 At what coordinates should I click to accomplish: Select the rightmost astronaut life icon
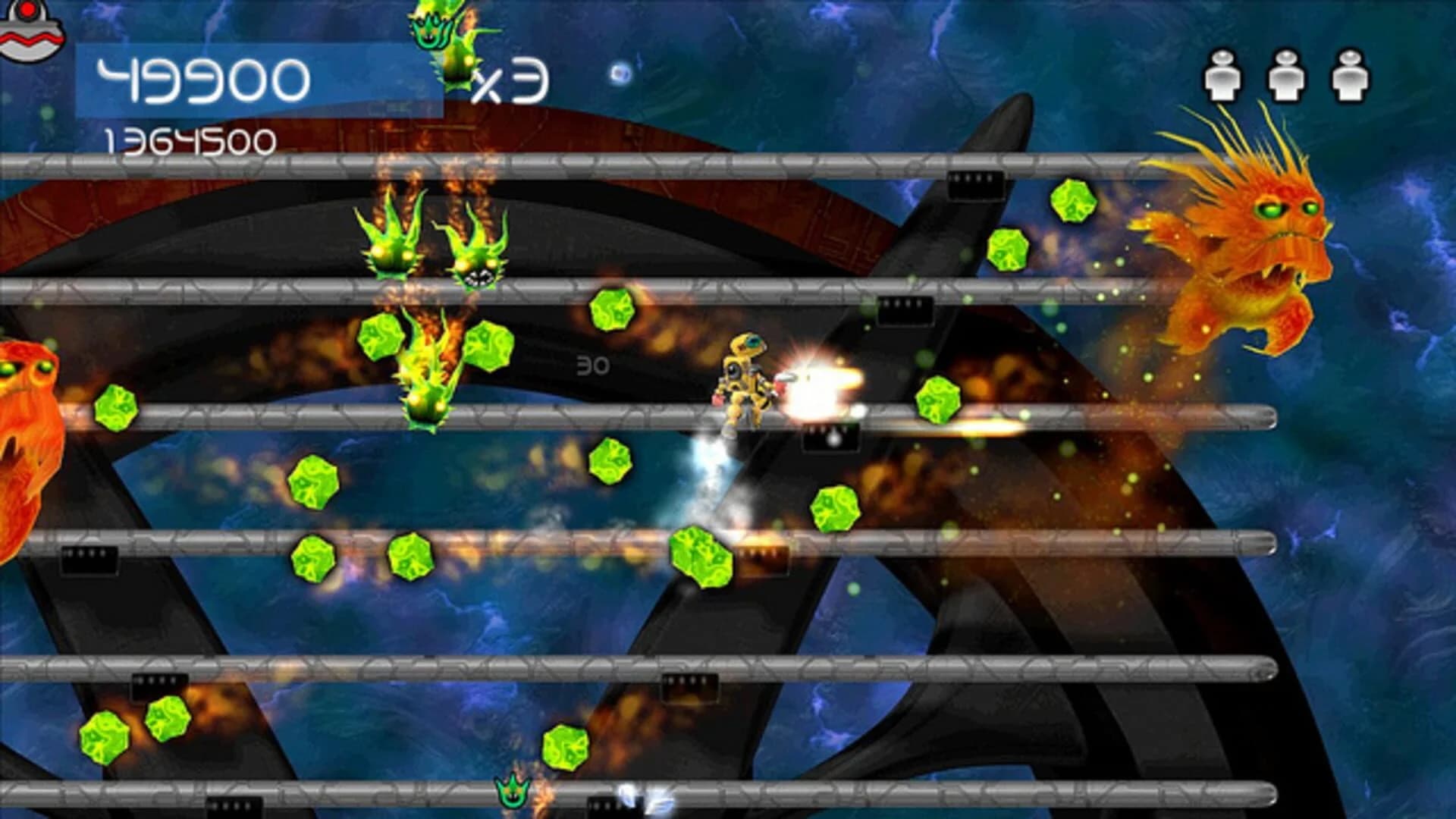pos(1350,76)
